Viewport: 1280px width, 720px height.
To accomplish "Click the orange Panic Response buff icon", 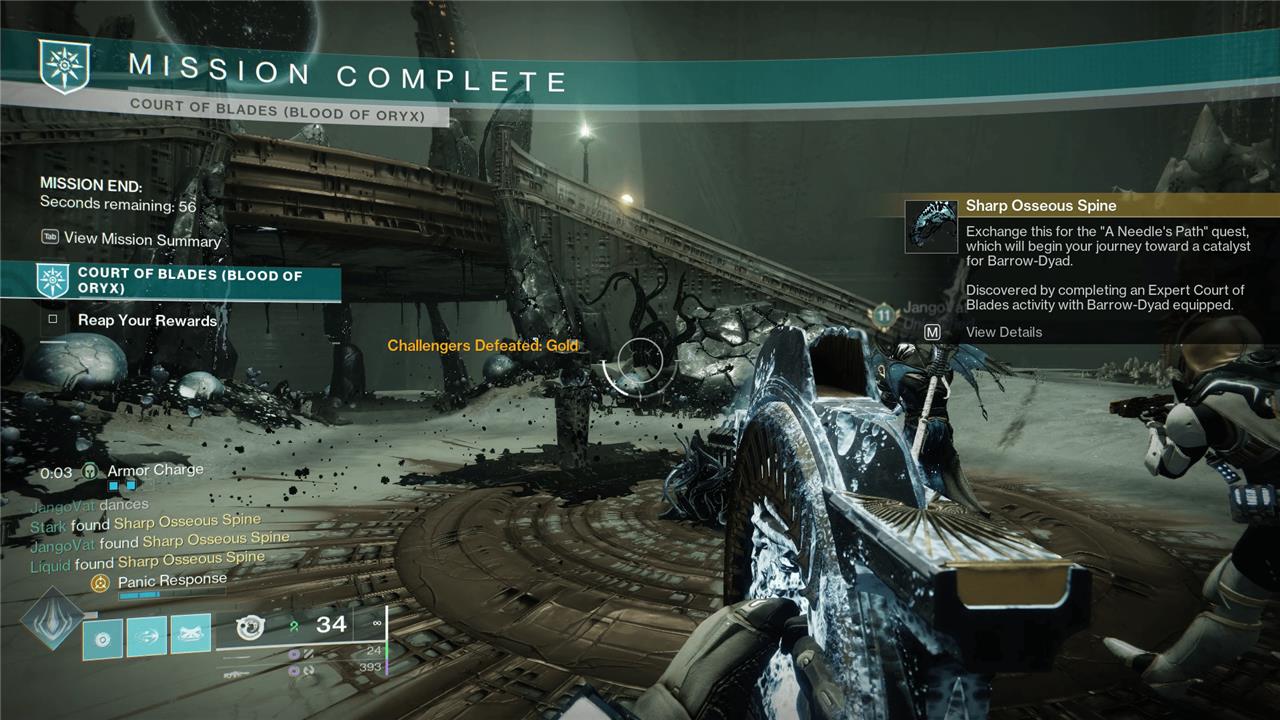I will (x=100, y=582).
